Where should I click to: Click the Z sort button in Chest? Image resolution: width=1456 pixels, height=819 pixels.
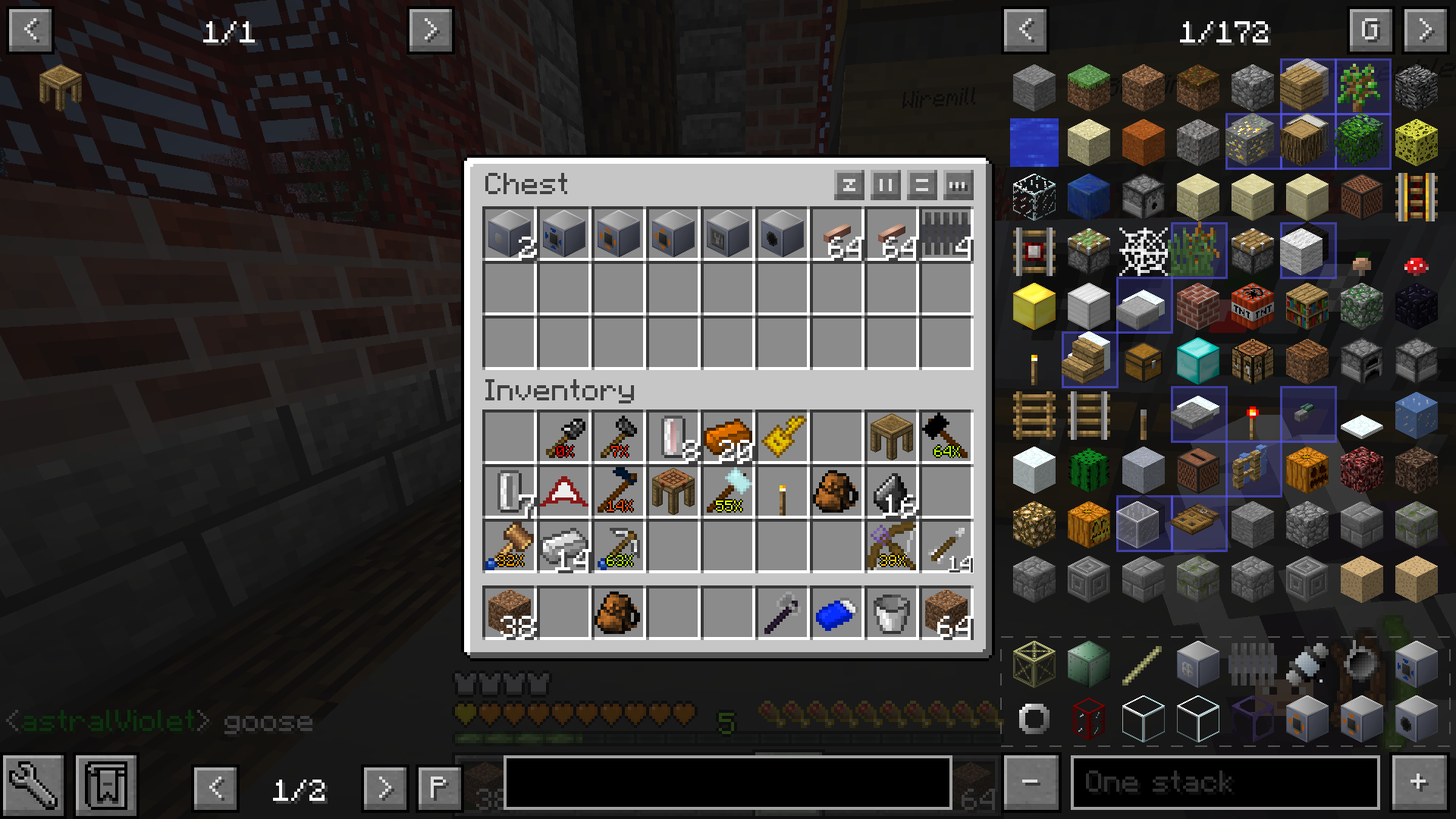pyautogui.click(x=849, y=184)
